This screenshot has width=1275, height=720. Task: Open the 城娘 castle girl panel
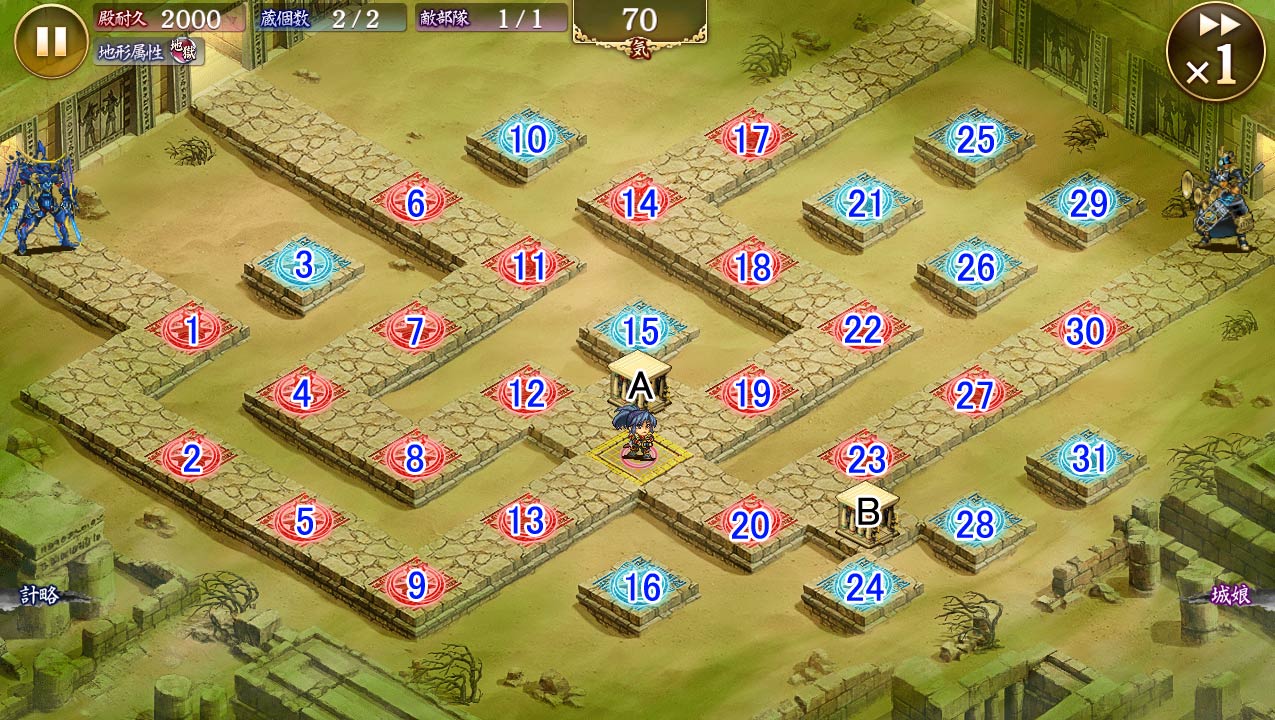[x=1231, y=596]
